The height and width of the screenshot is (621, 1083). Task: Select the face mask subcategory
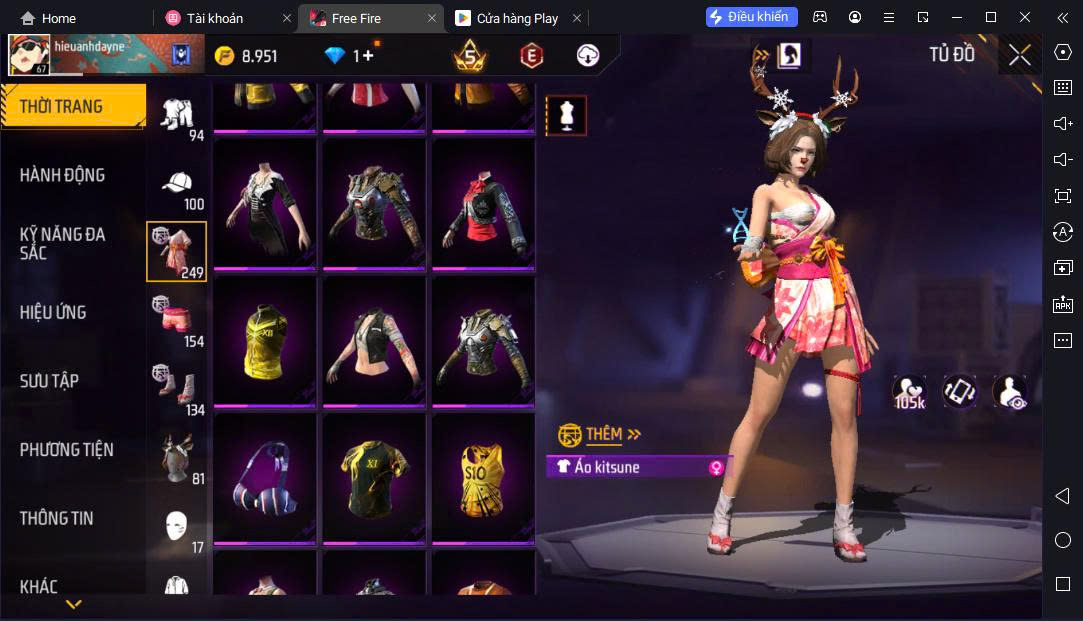pyautogui.click(x=177, y=525)
